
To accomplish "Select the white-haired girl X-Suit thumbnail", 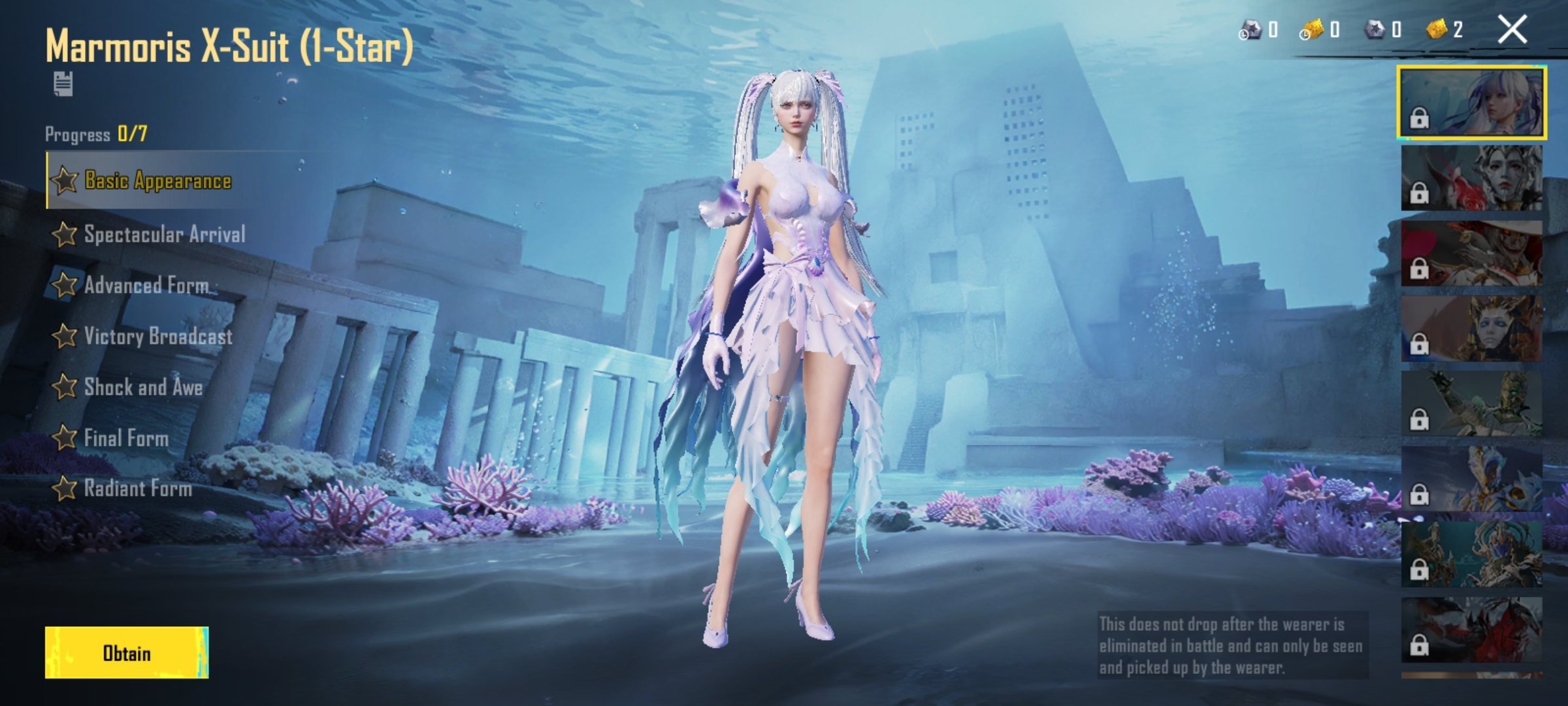I will pos(1471,103).
